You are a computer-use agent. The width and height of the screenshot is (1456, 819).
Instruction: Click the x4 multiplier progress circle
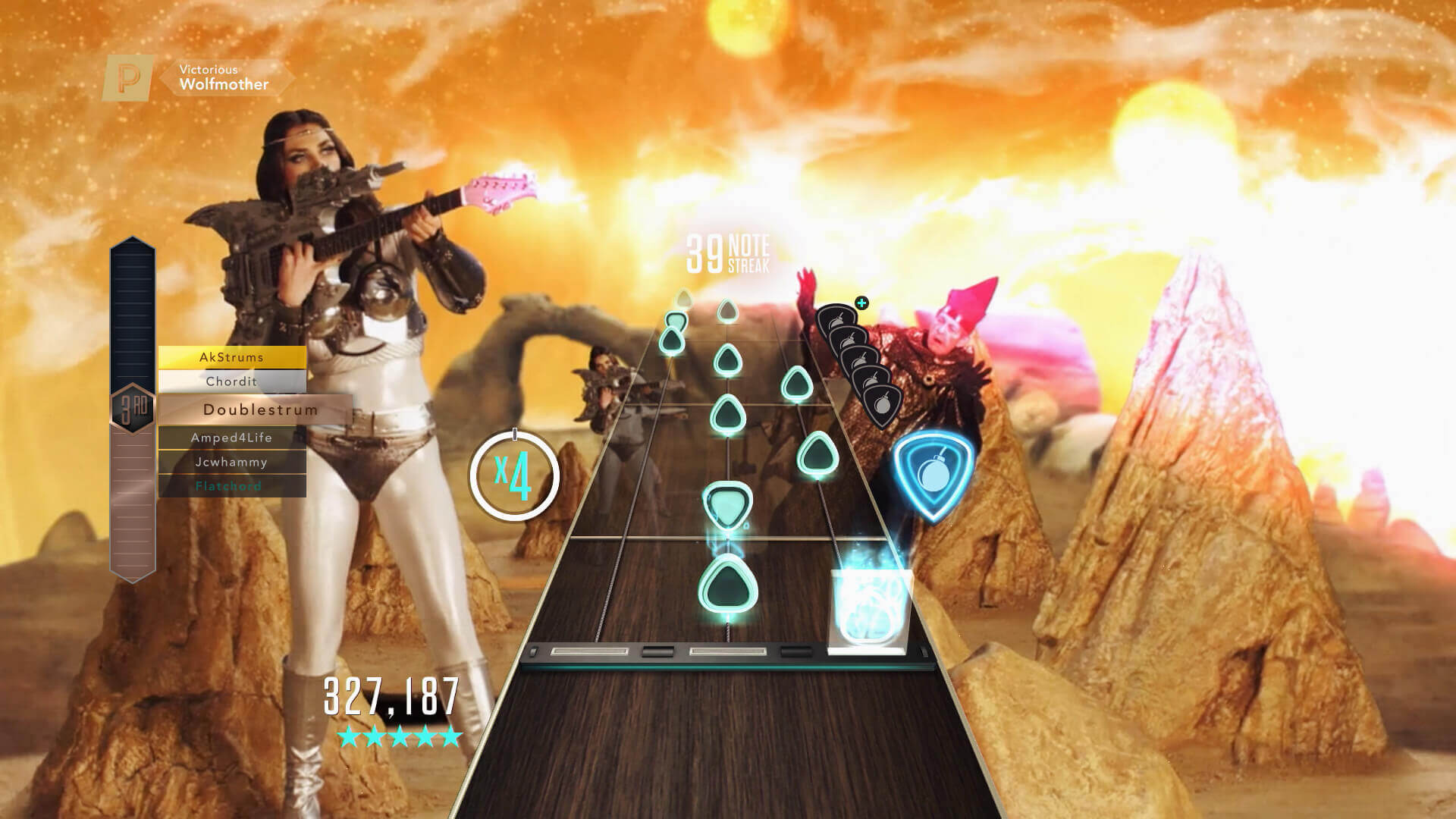pyautogui.click(x=516, y=475)
